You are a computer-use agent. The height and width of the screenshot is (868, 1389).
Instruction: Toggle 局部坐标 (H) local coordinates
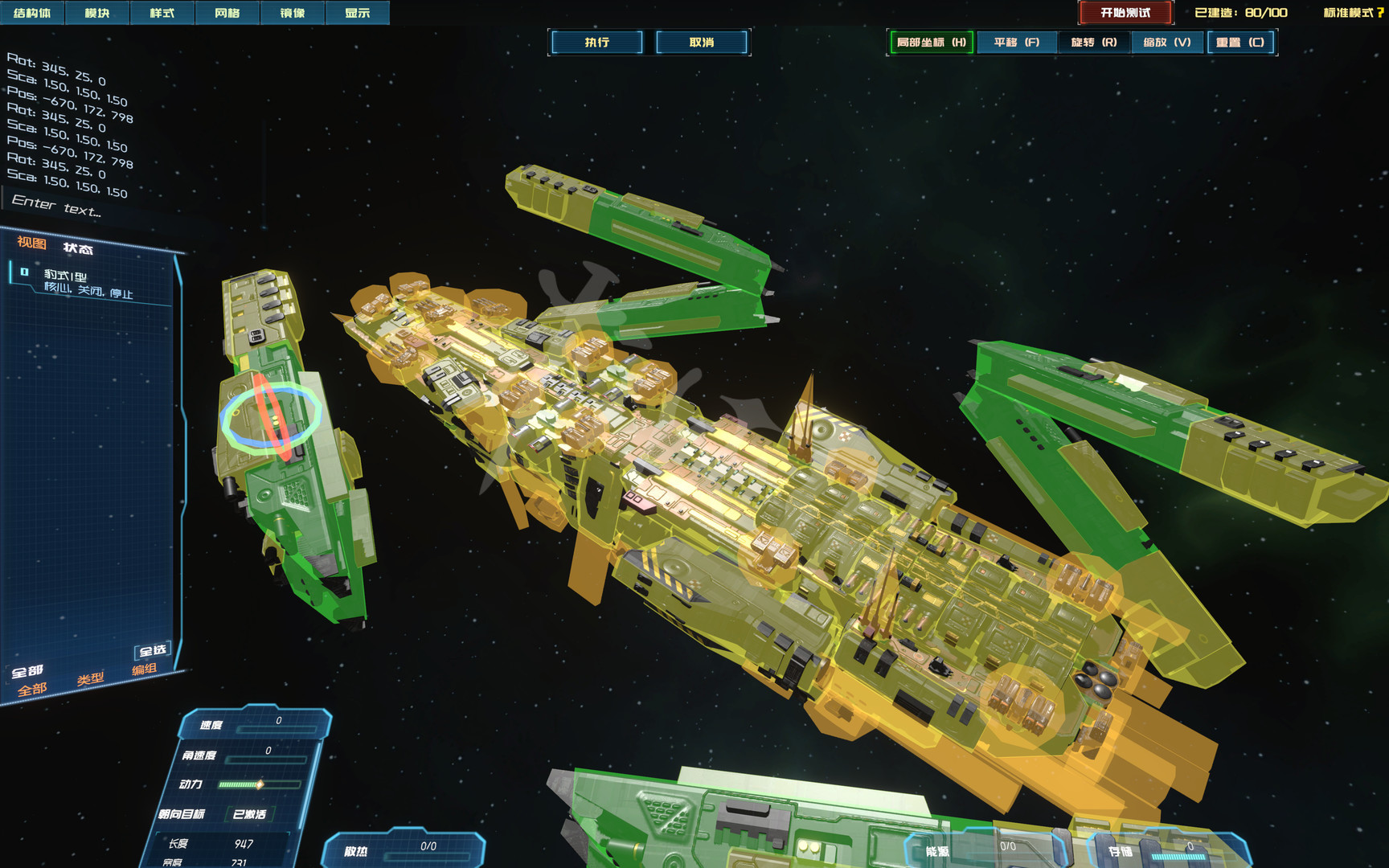(x=931, y=43)
